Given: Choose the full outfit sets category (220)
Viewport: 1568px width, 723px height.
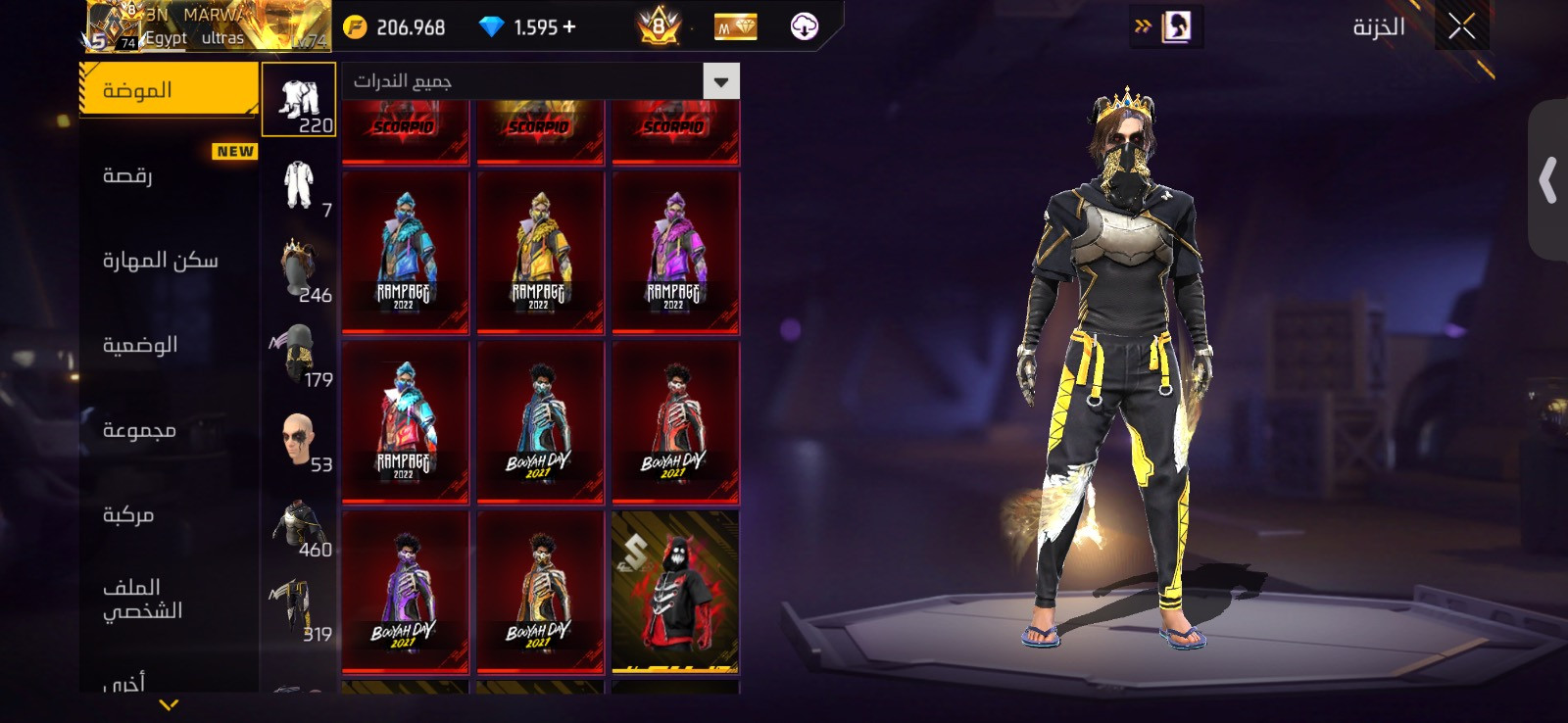Looking at the screenshot, I should coord(299,100).
